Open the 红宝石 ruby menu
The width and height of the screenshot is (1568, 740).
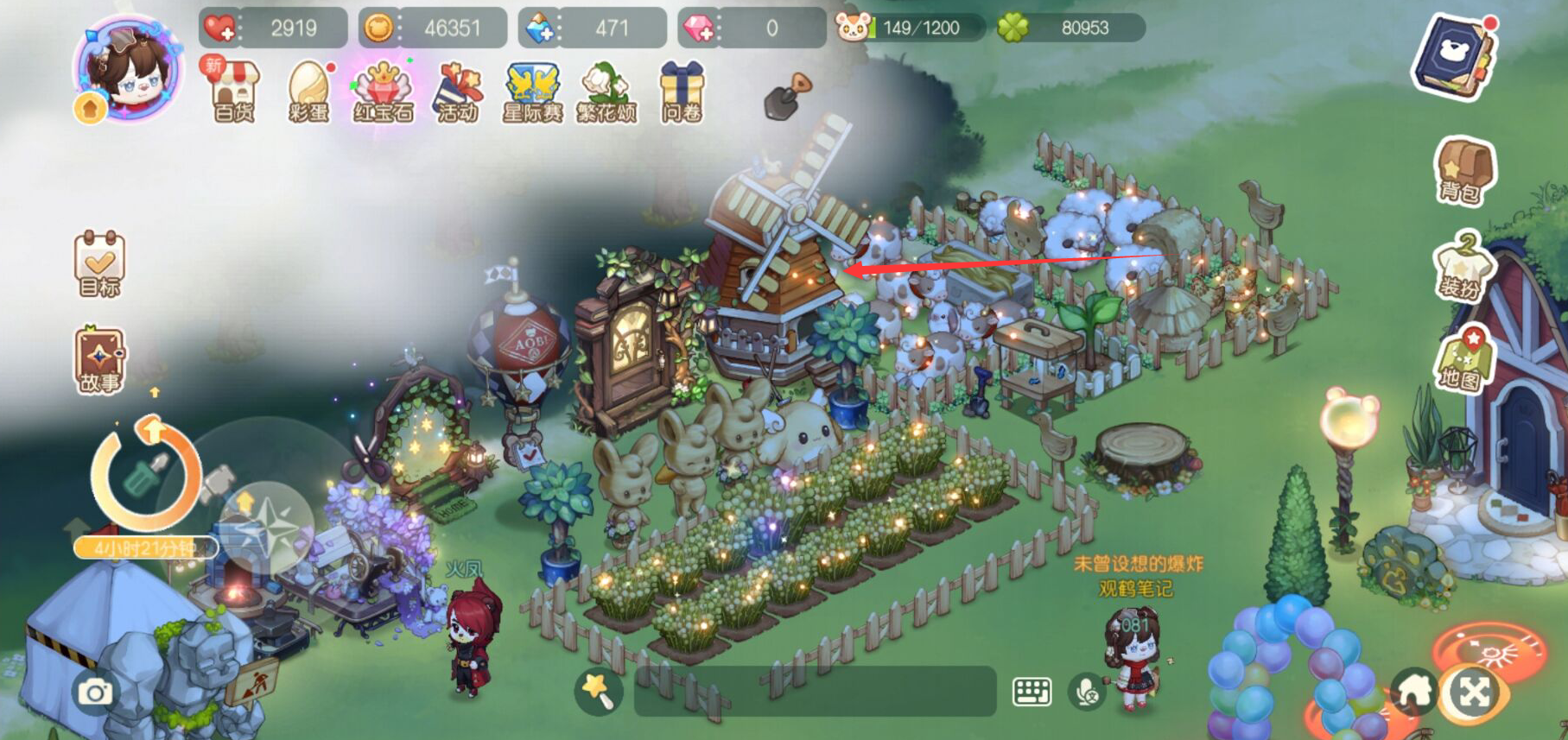(x=383, y=92)
